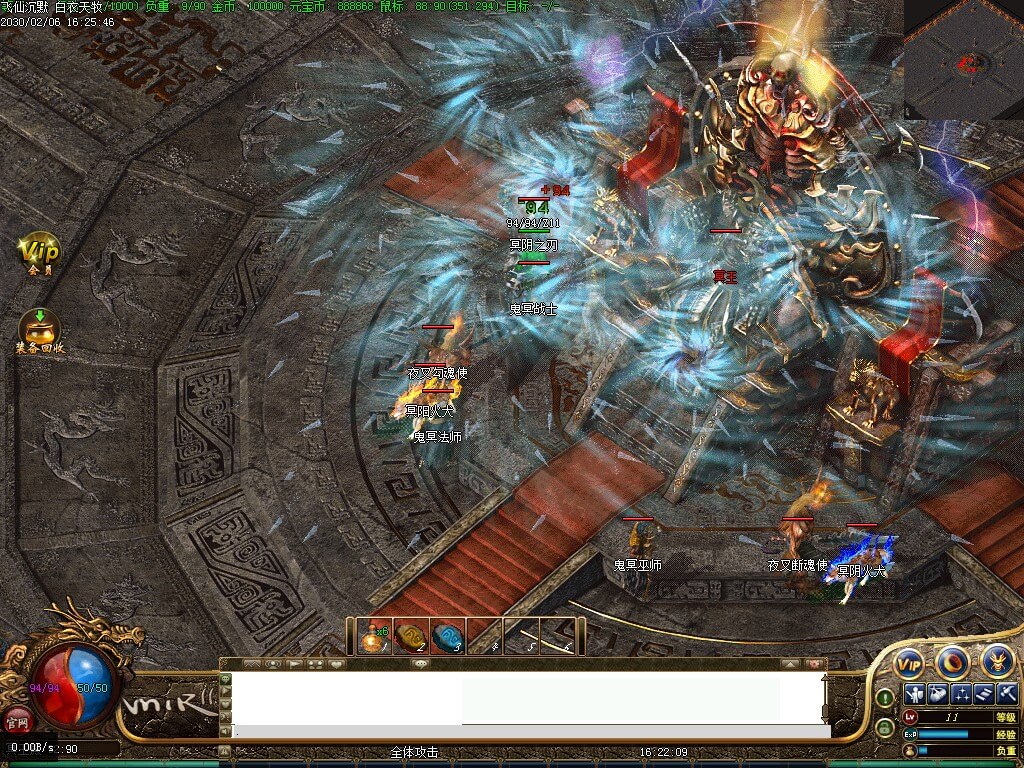Open the 官网 official website button
The width and height of the screenshot is (1024, 768).
(x=17, y=720)
